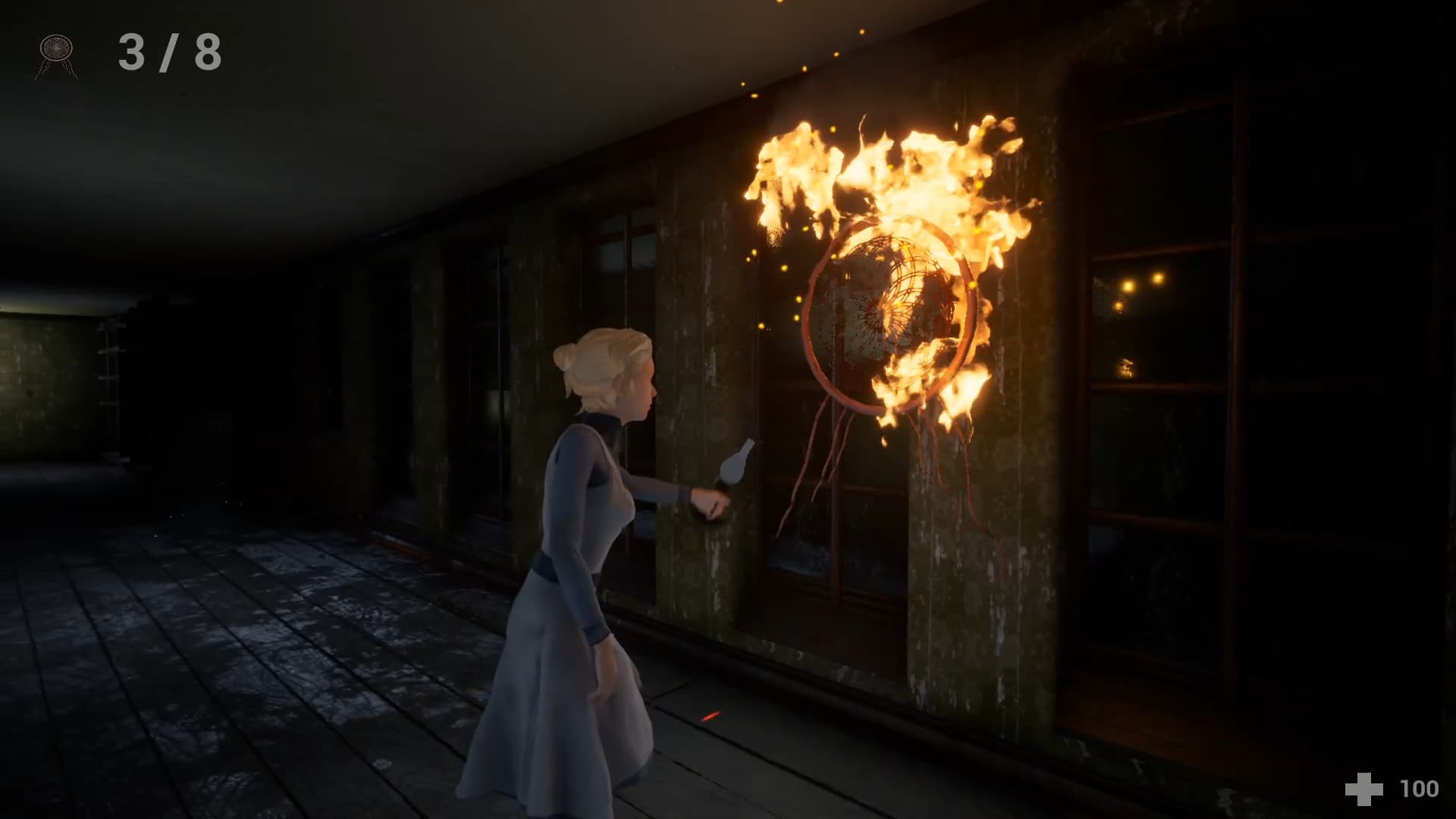Image resolution: width=1456 pixels, height=819 pixels.
Task: Select the white health cross icon
Action: click(x=1363, y=789)
